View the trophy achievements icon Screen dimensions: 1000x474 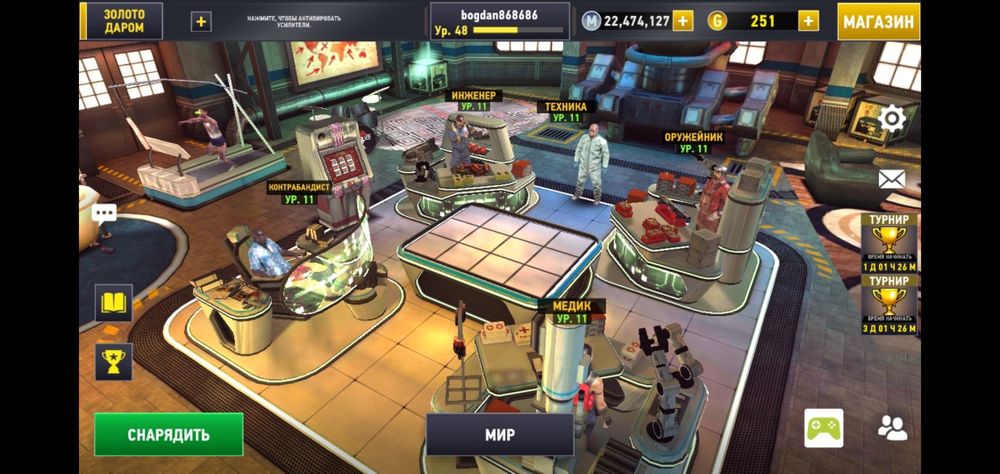(x=113, y=361)
